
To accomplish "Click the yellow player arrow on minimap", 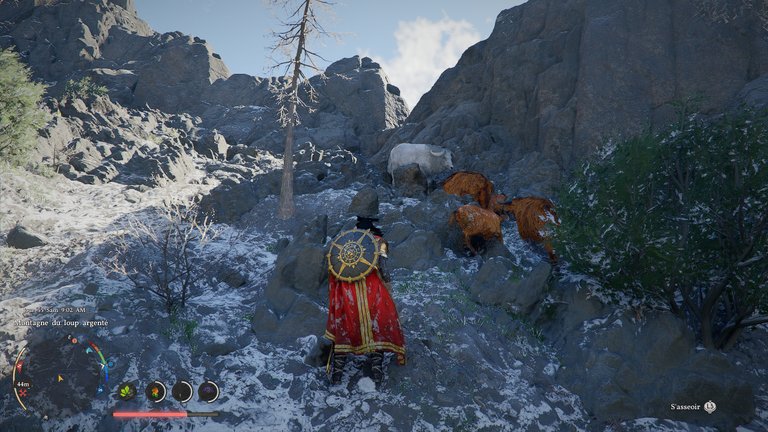I will pos(59,379).
